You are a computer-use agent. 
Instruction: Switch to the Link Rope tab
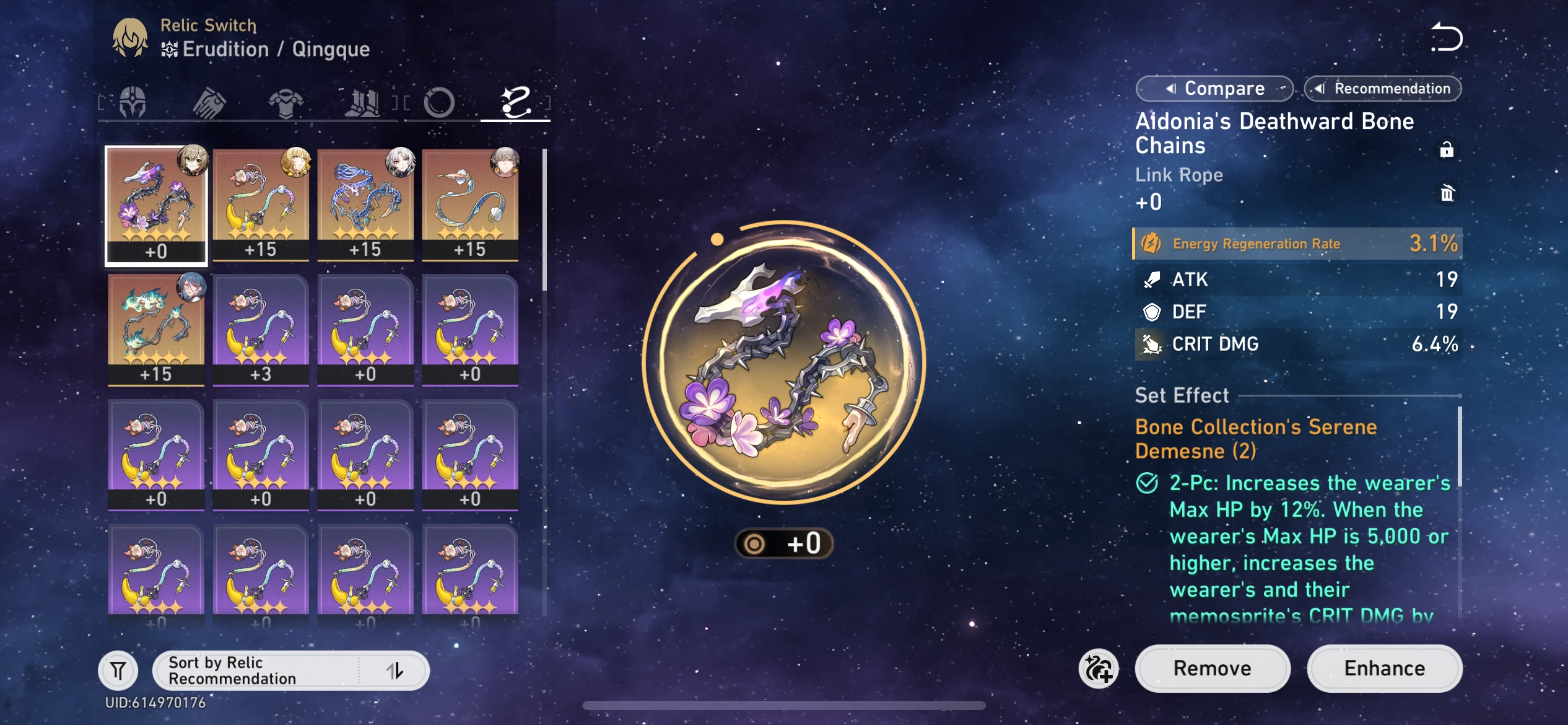tap(515, 102)
